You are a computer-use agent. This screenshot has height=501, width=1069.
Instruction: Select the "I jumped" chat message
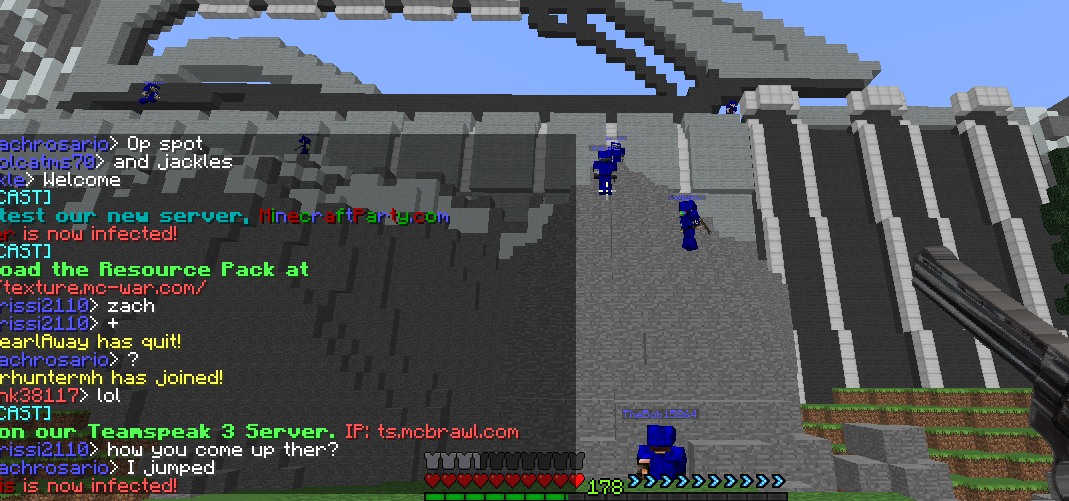click(x=170, y=468)
